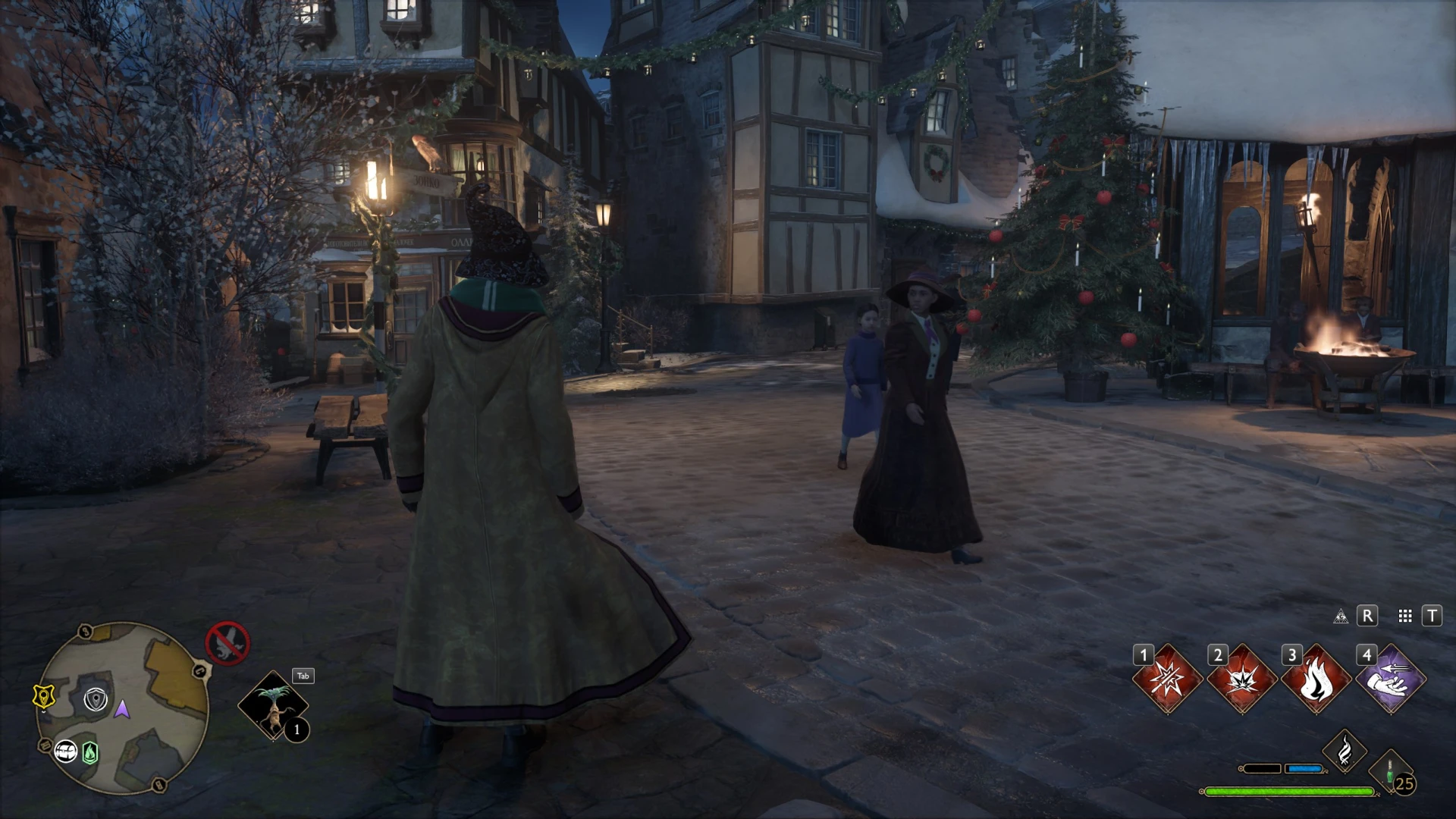1456x819 pixels.
Task: Click the yellow quest waypoint marker
Action: point(43,697)
